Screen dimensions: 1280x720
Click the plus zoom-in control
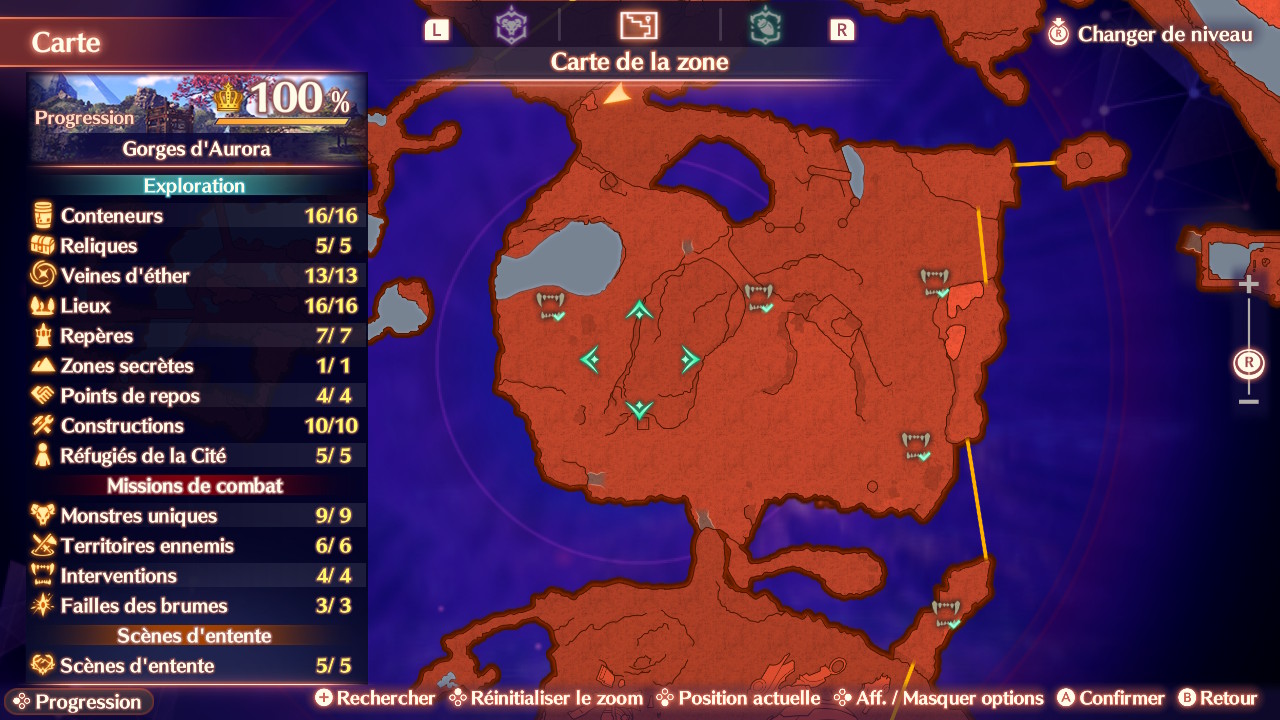coord(1248,285)
